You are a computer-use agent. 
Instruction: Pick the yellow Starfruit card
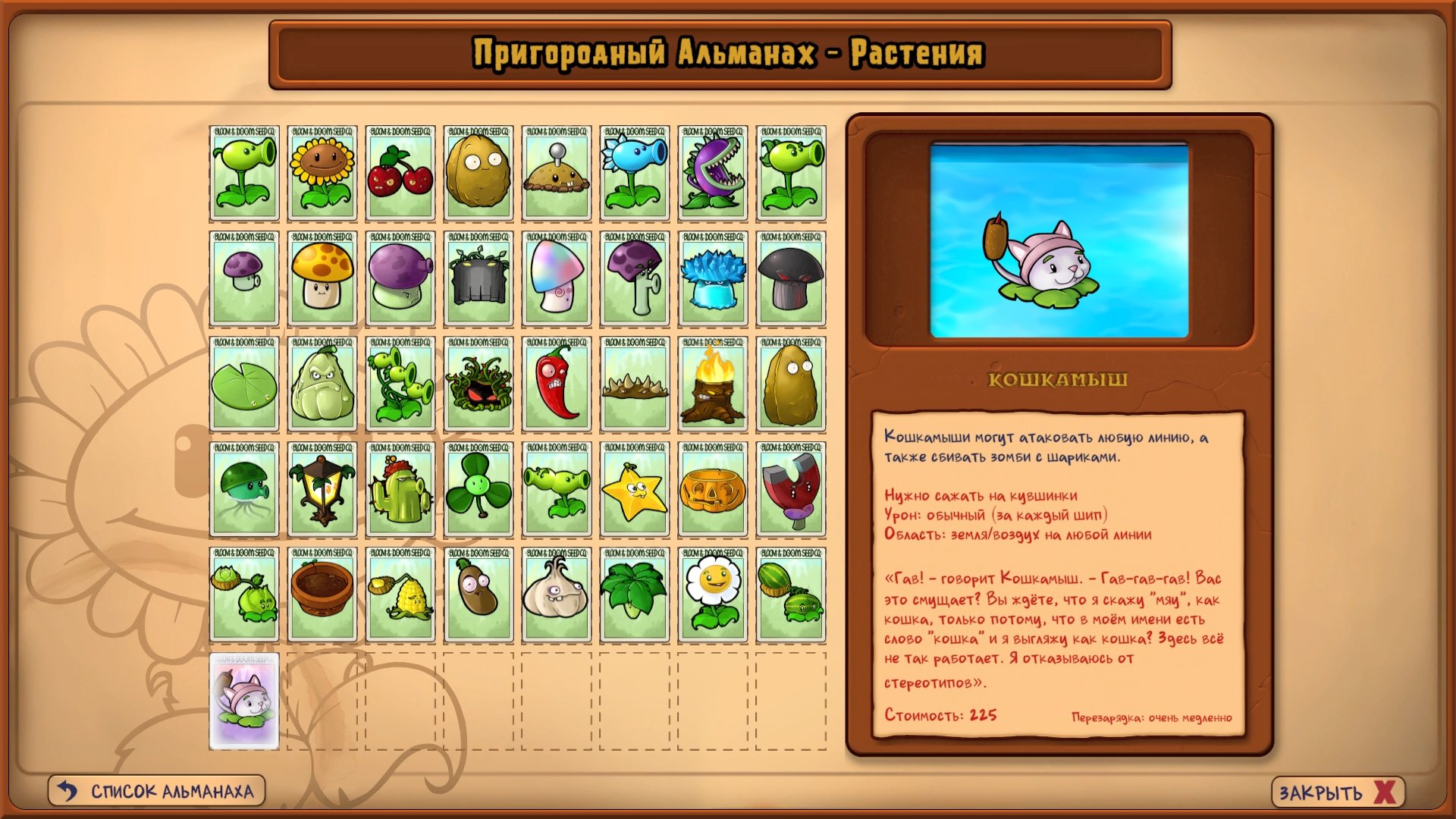(x=635, y=490)
